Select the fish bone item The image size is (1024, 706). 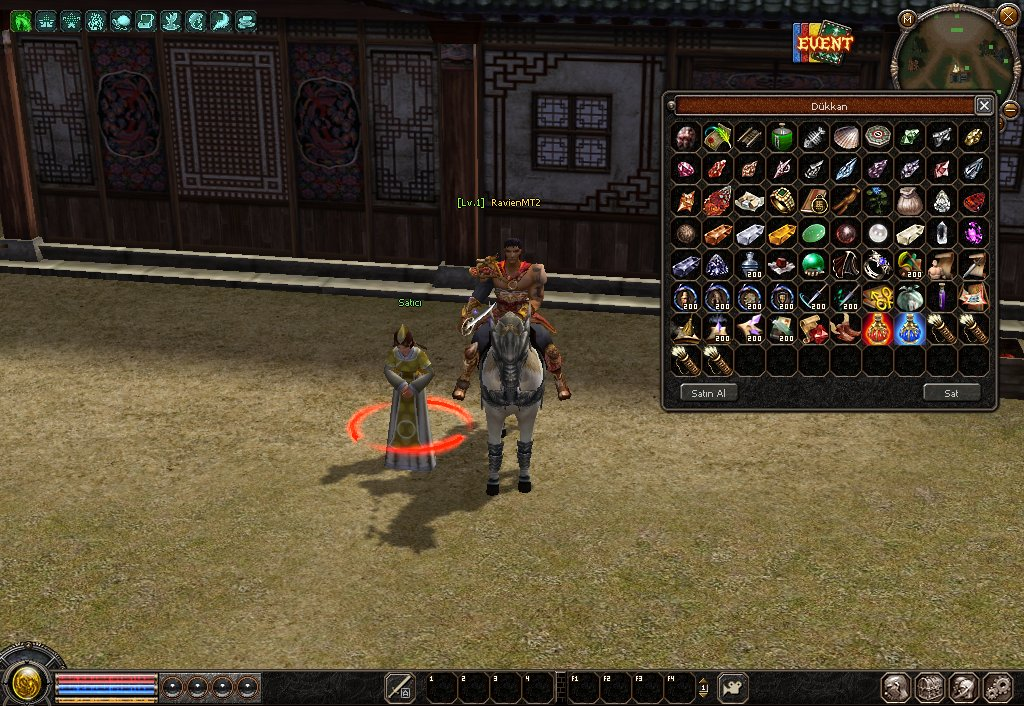coord(814,137)
